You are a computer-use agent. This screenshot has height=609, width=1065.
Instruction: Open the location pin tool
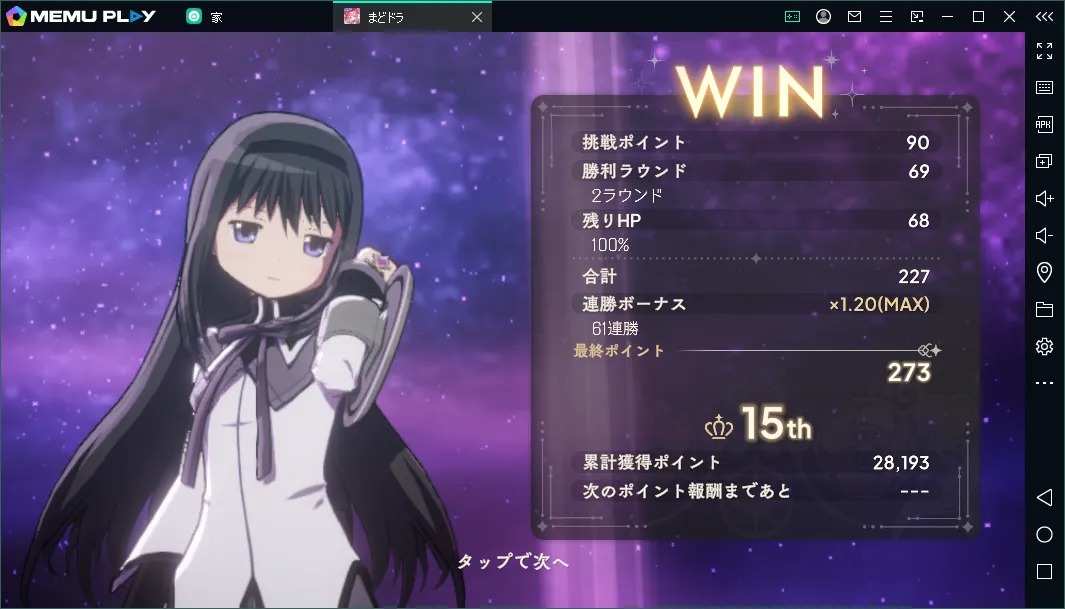(1044, 272)
